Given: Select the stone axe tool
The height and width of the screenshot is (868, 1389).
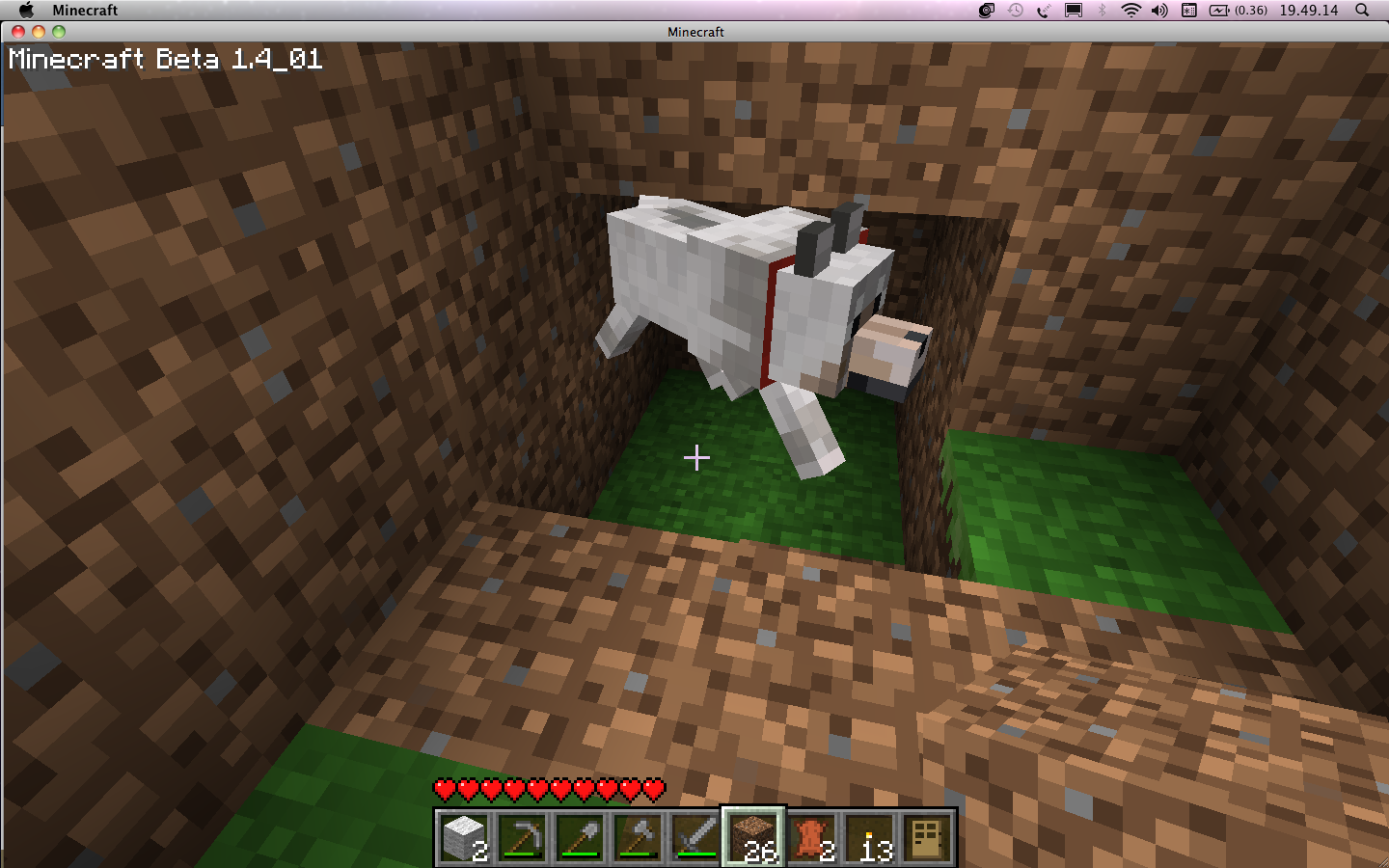Looking at the screenshot, I should 637,837.
